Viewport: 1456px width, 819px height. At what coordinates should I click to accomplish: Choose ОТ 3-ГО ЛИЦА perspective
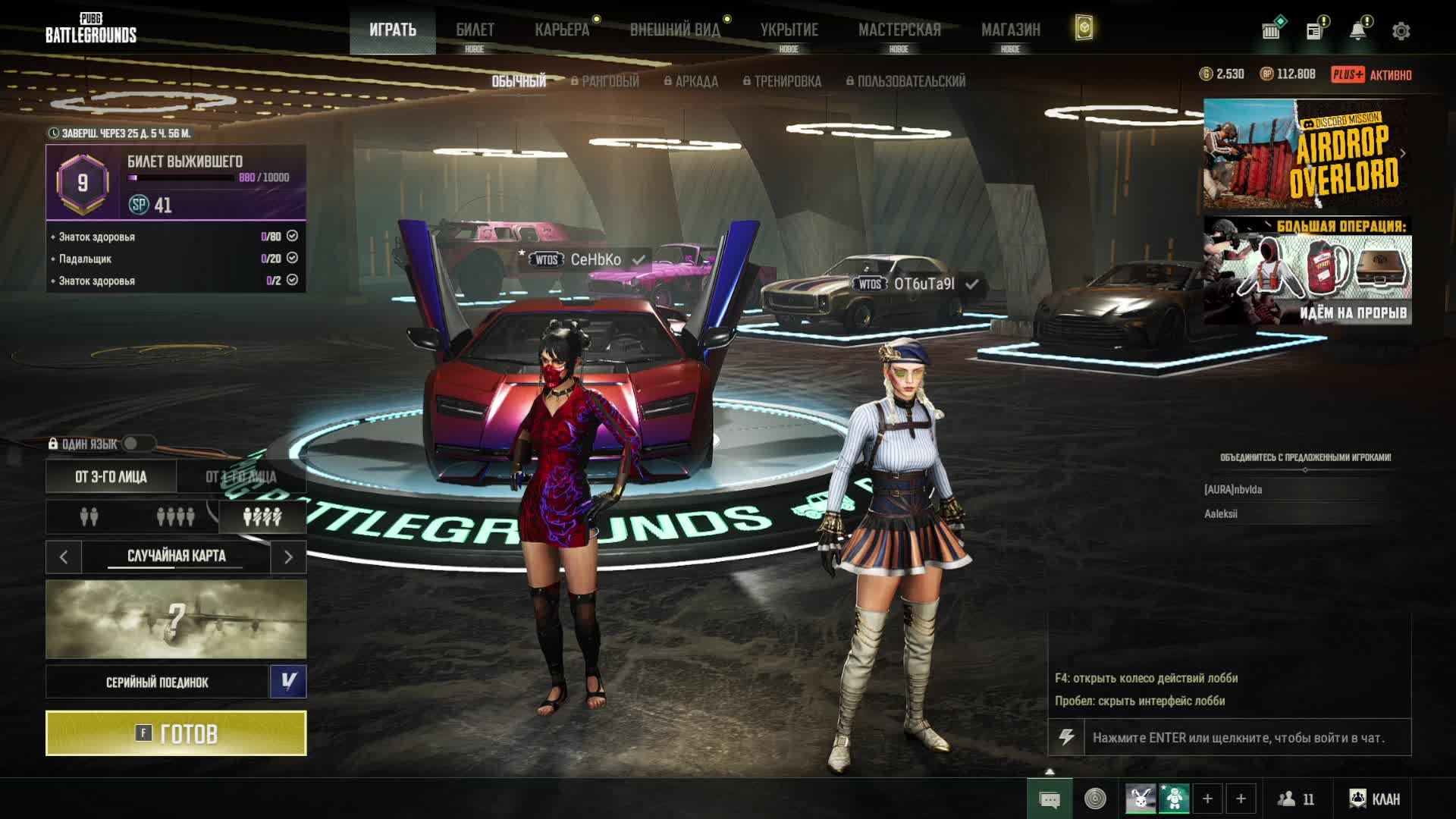[111, 477]
